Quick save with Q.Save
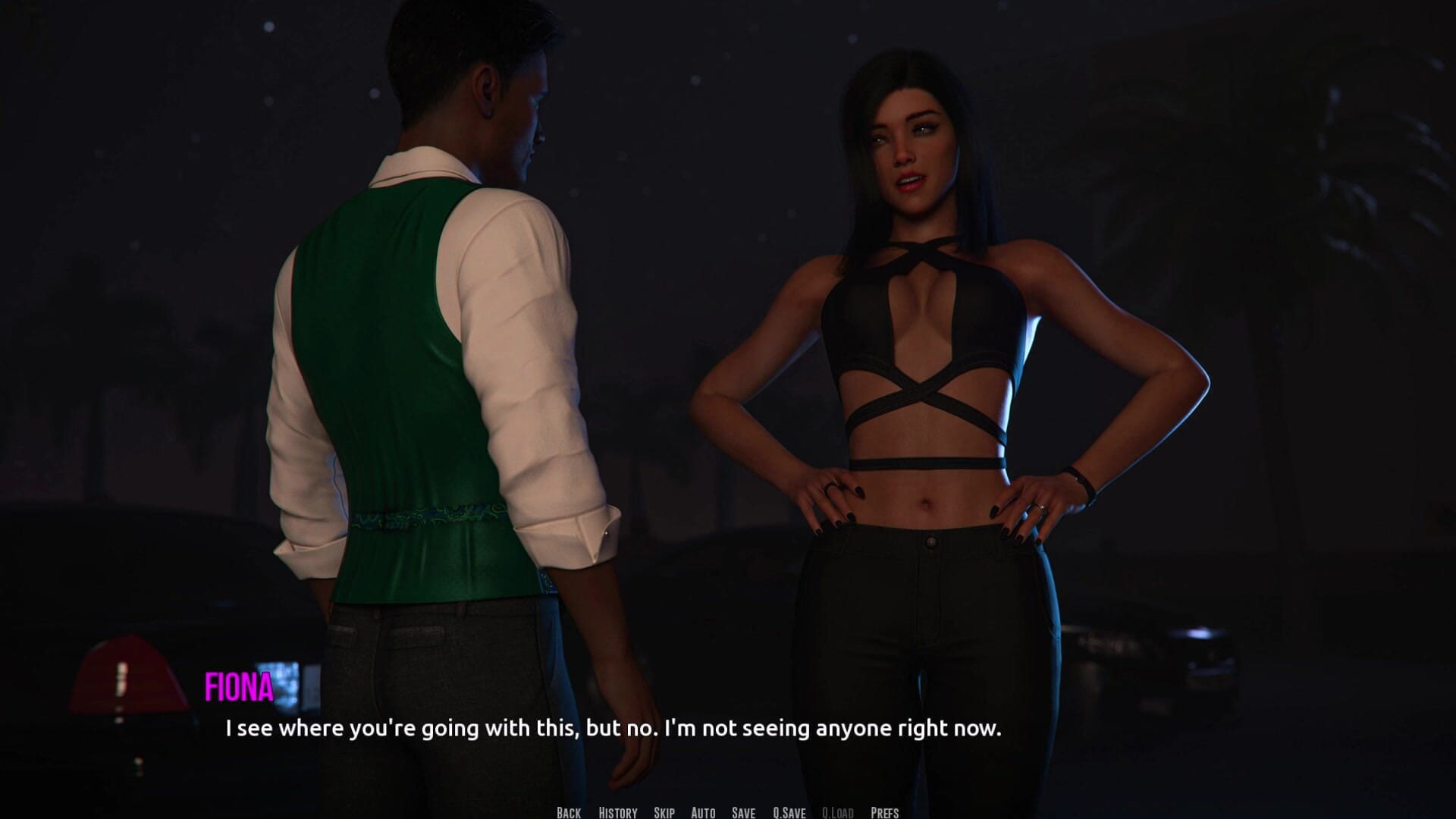Screen dimensions: 1456x819 789,812
